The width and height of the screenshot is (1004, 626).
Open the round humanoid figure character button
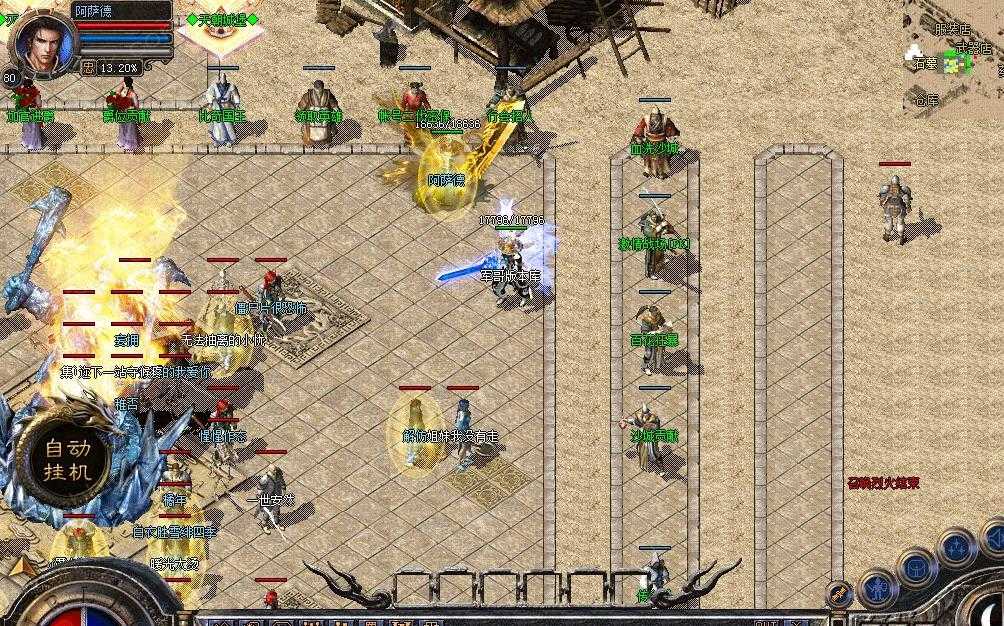pos(878,588)
